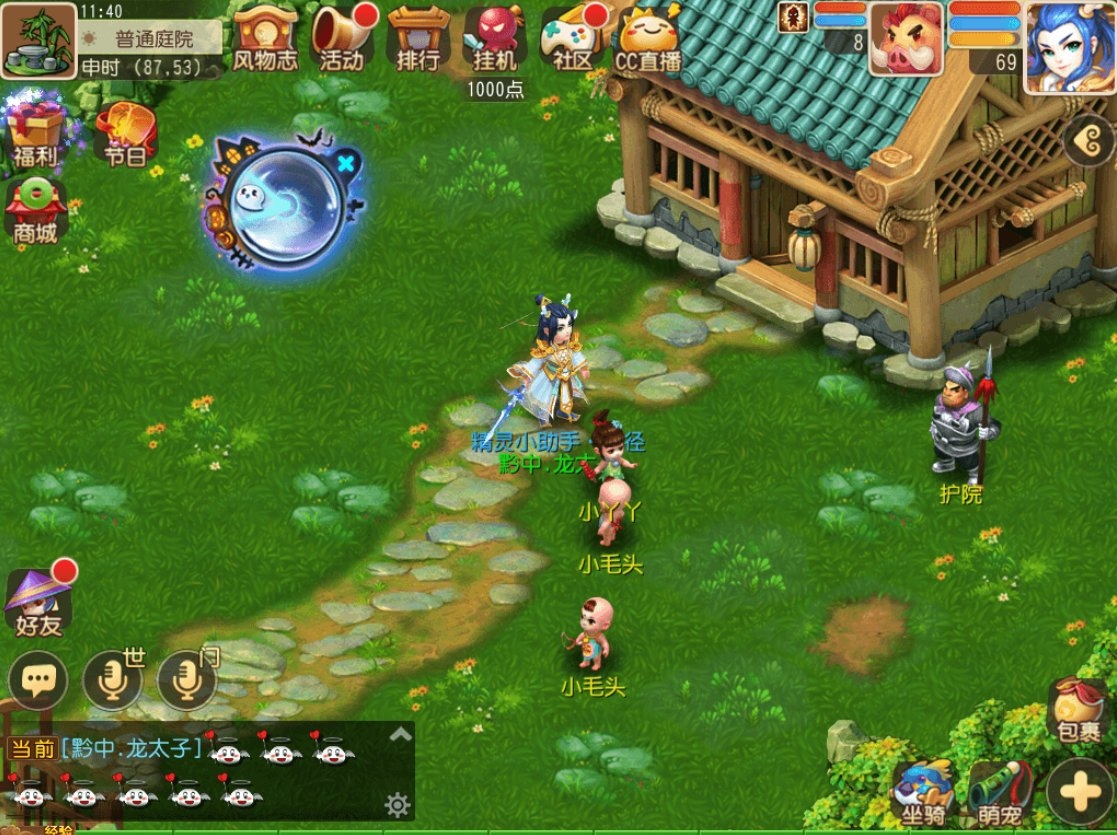This screenshot has width=1117, height=835.
Task: Open the 风物志 chronicle menu
Action: tap(265, 38)
